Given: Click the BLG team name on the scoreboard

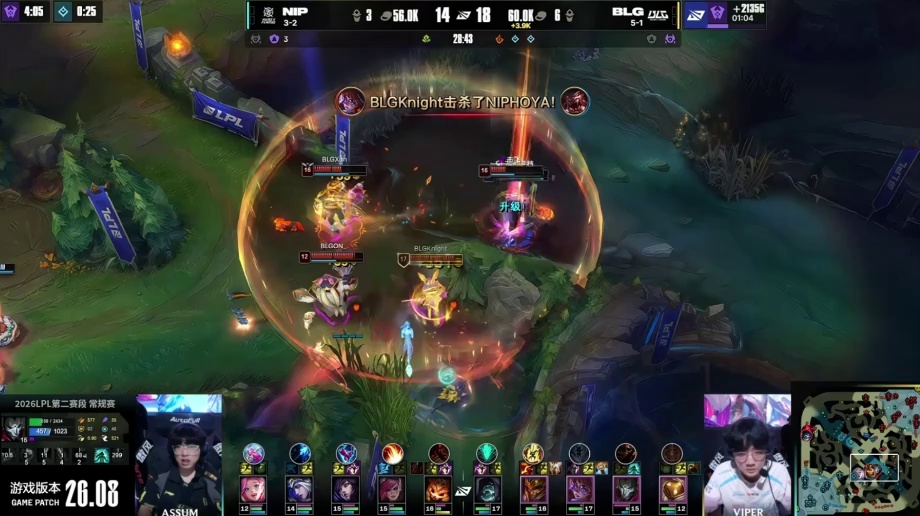Looking at the screenshot, I should point(628,11).
